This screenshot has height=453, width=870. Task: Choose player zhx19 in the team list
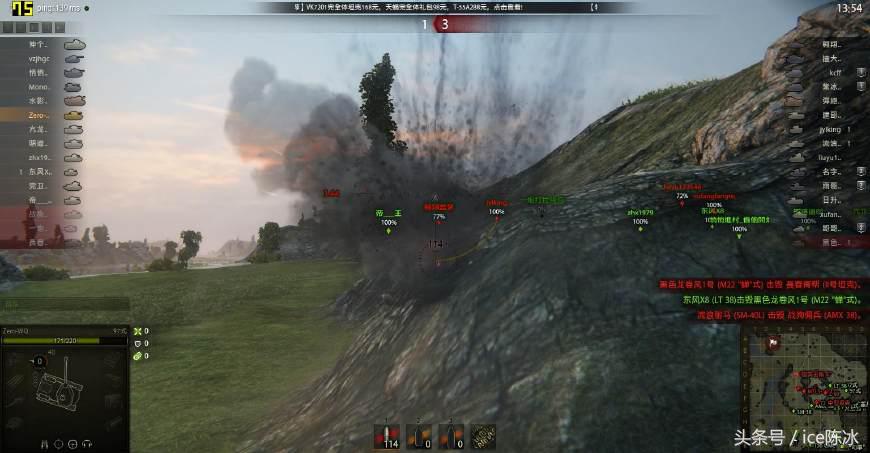coord(42,158)
